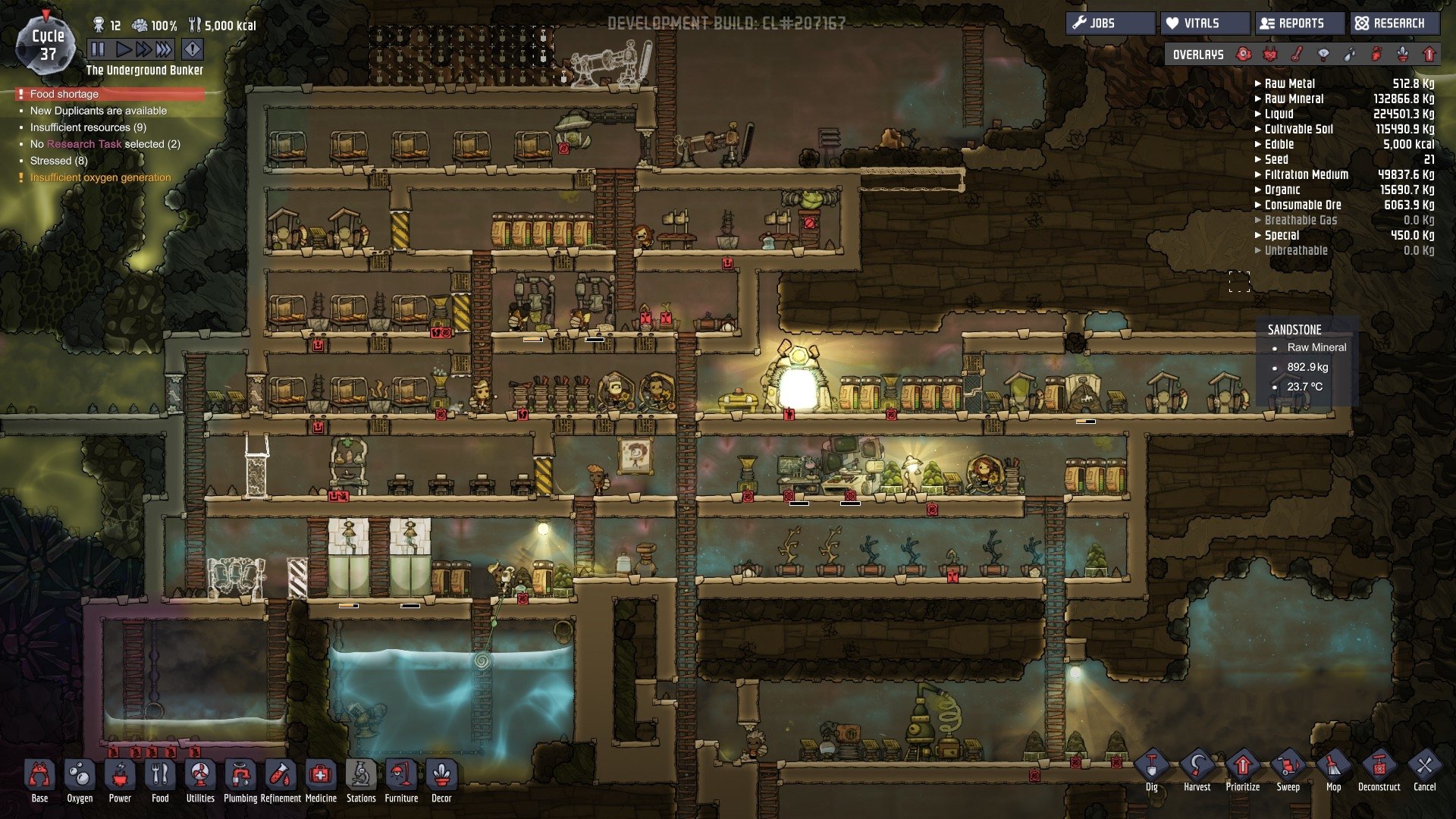
Task: Open the Plumbing build category
Action: click(240, 776)
